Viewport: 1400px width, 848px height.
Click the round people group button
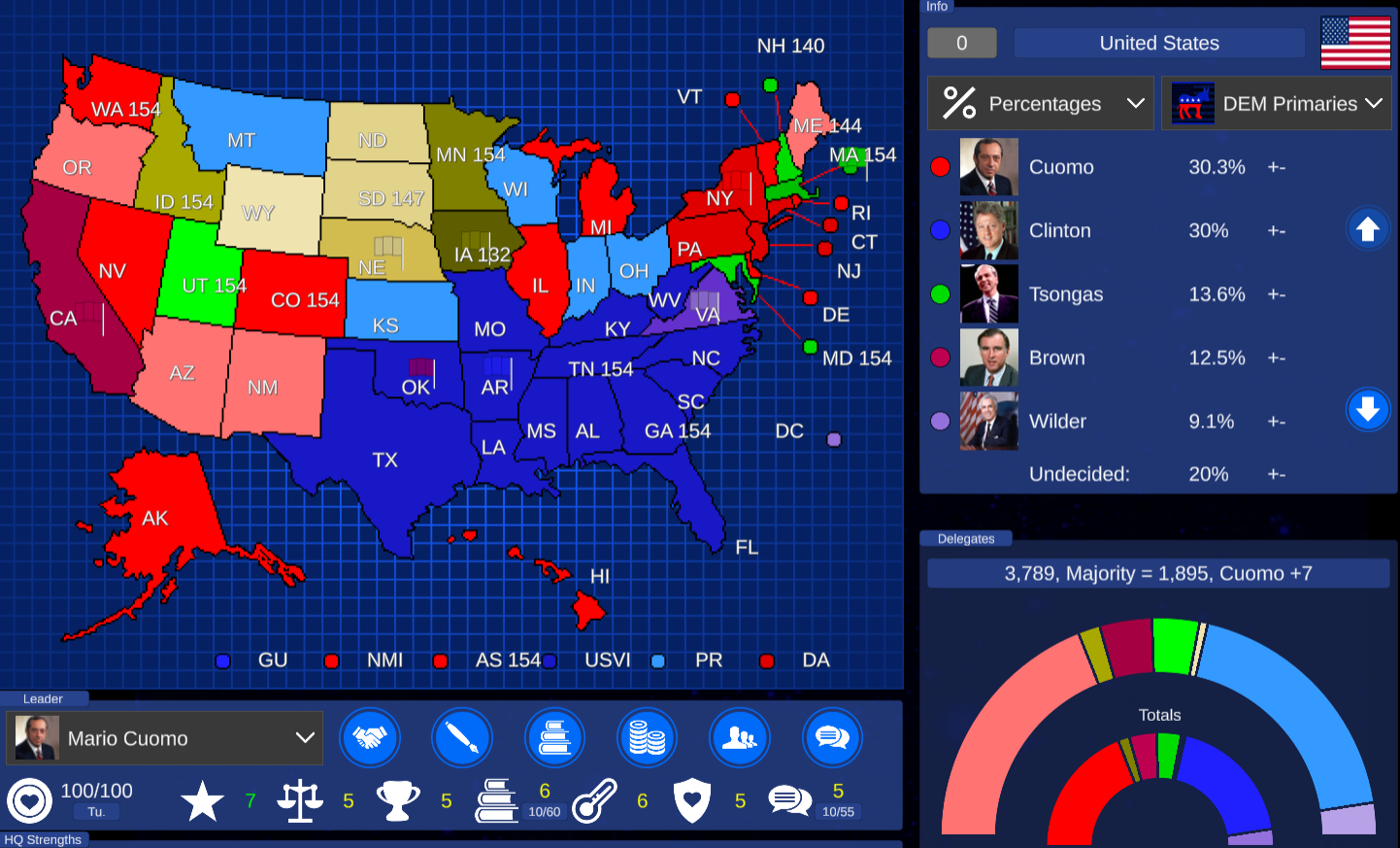tap(739, 738)
